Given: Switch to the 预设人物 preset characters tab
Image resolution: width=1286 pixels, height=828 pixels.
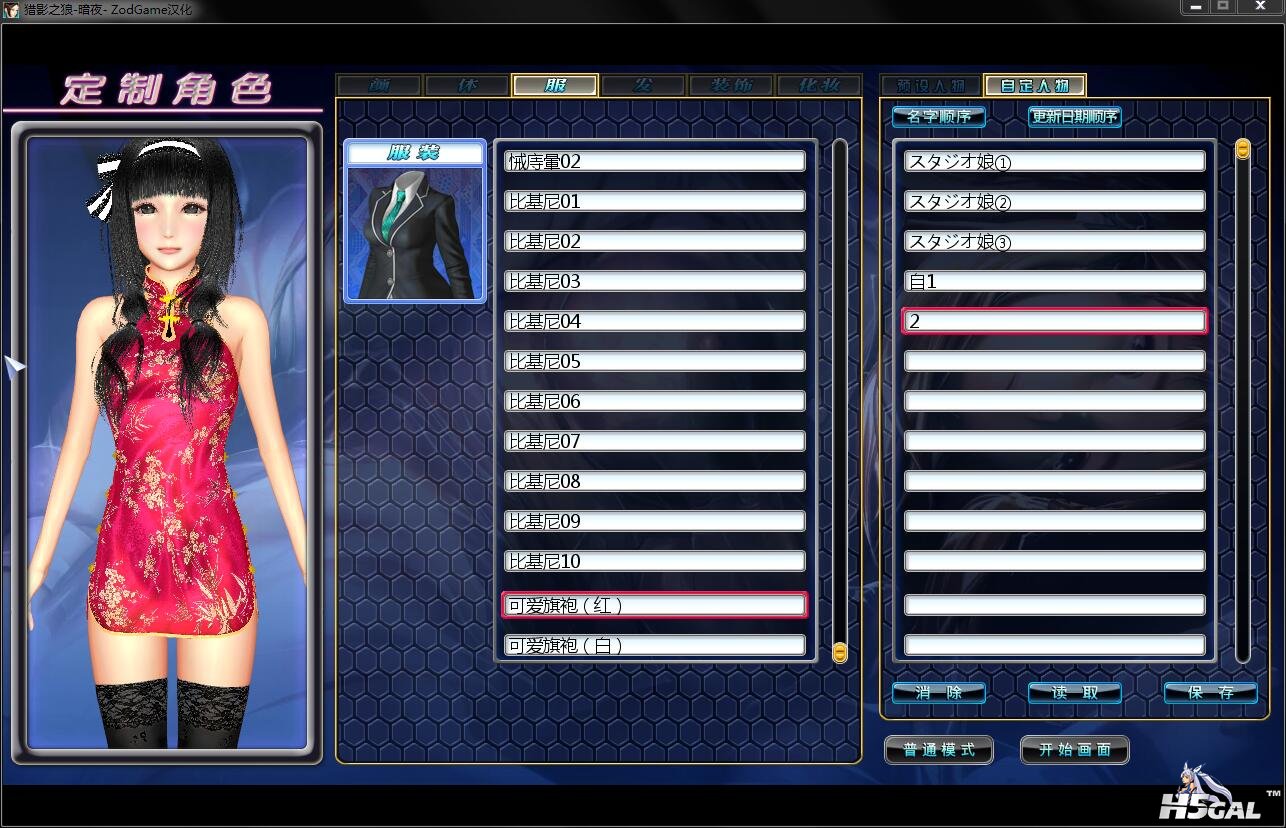Looking at the screenshot, I should (930, 86).
